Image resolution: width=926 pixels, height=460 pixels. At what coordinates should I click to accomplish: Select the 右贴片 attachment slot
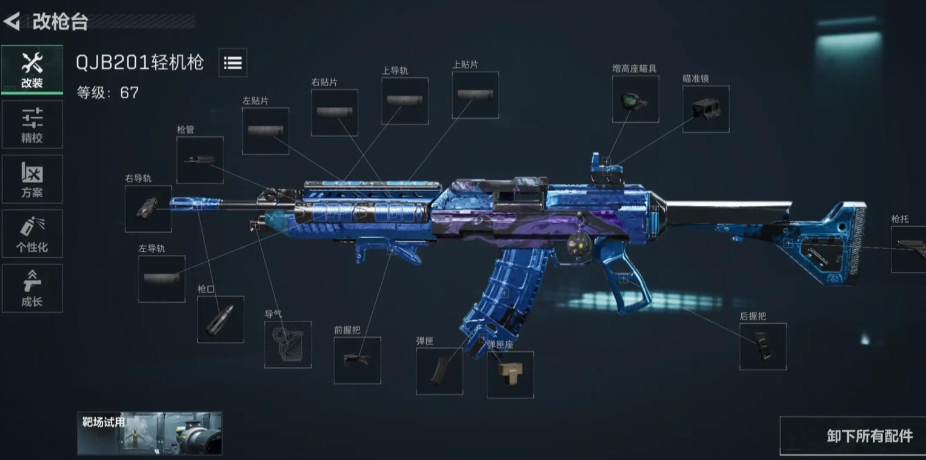click(x=334, y=112)
